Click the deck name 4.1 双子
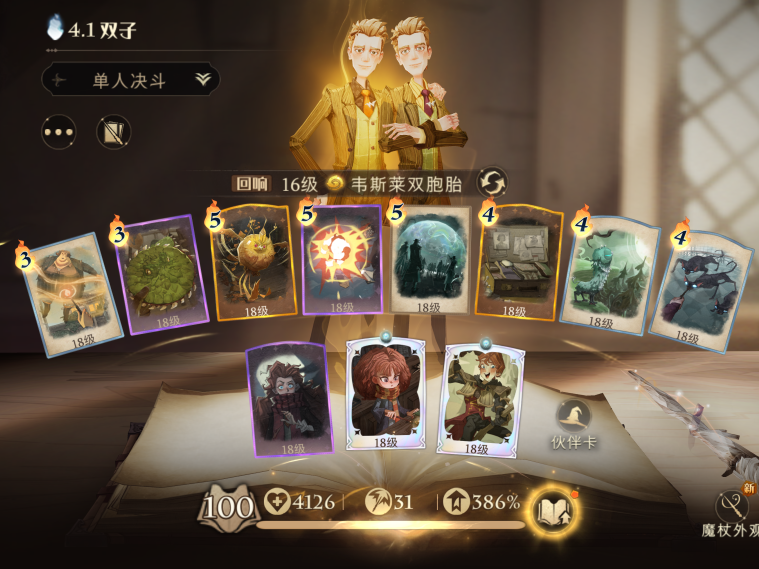The image size is (759, 569). coord(101,30)
